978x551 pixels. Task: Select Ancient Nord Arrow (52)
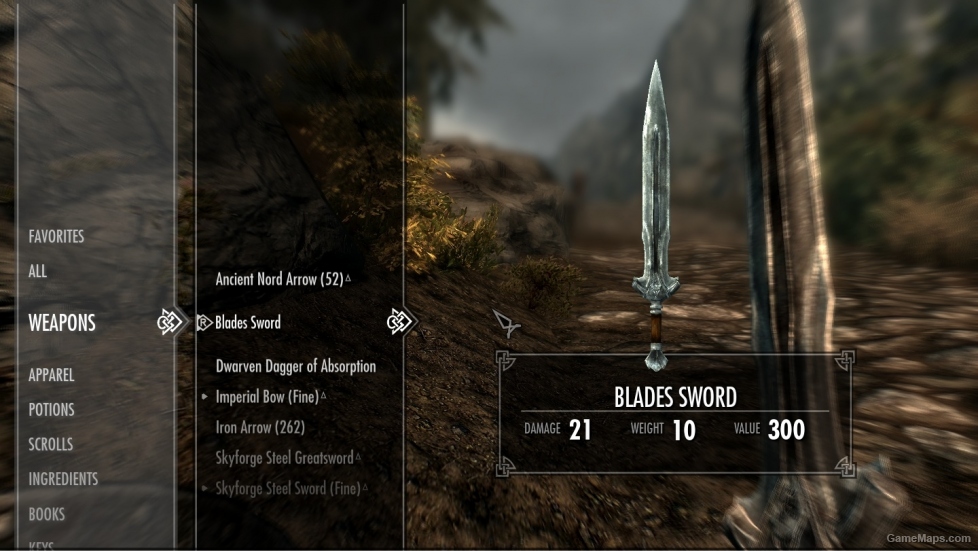[280, 280]
